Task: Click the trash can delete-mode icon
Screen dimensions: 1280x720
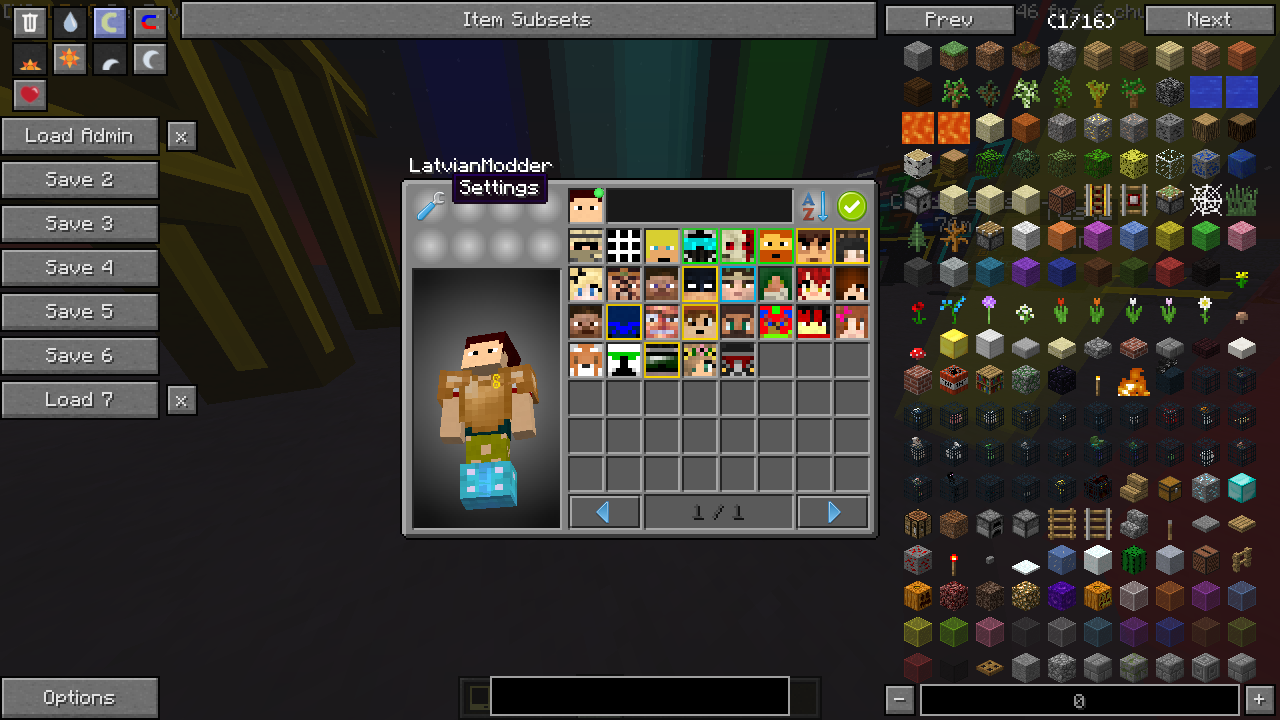Action: tap(30, 23)
